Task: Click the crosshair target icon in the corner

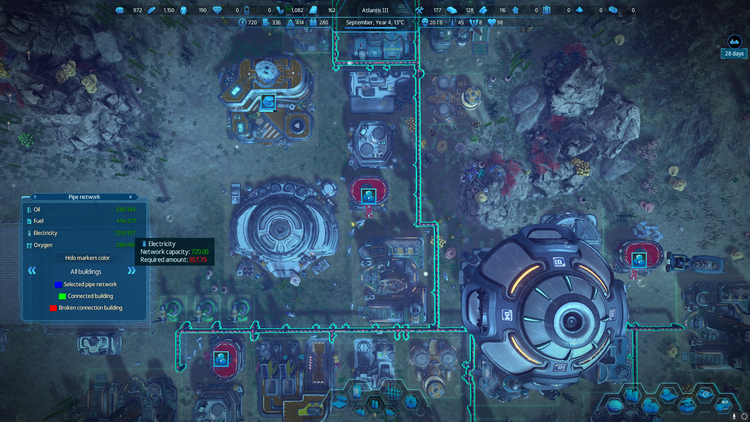Action: [744, 416]
